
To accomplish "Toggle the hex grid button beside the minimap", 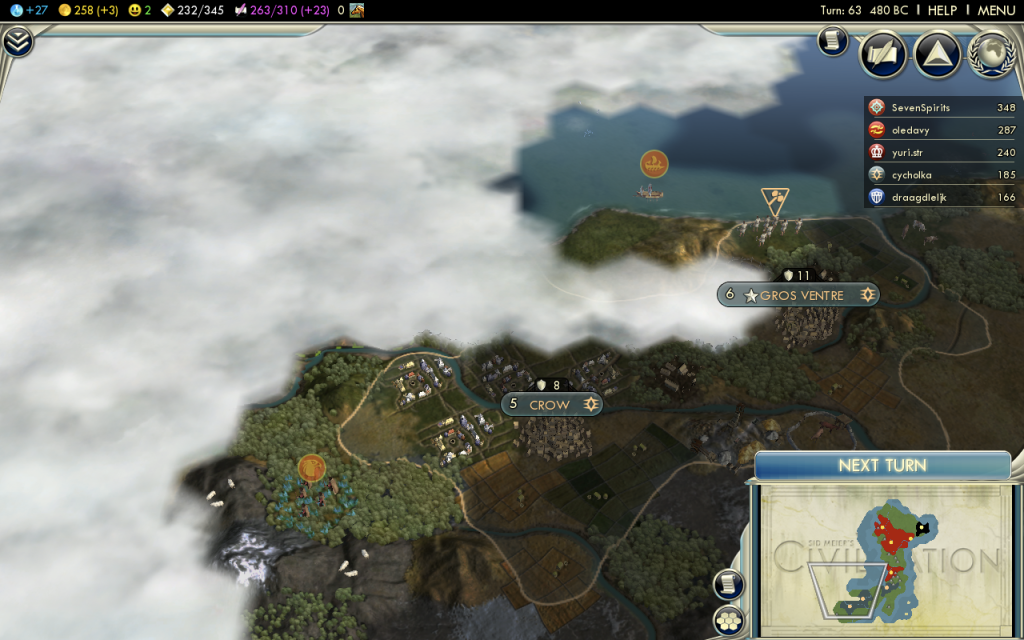I will pyautogui.click(x=729, y=620).
